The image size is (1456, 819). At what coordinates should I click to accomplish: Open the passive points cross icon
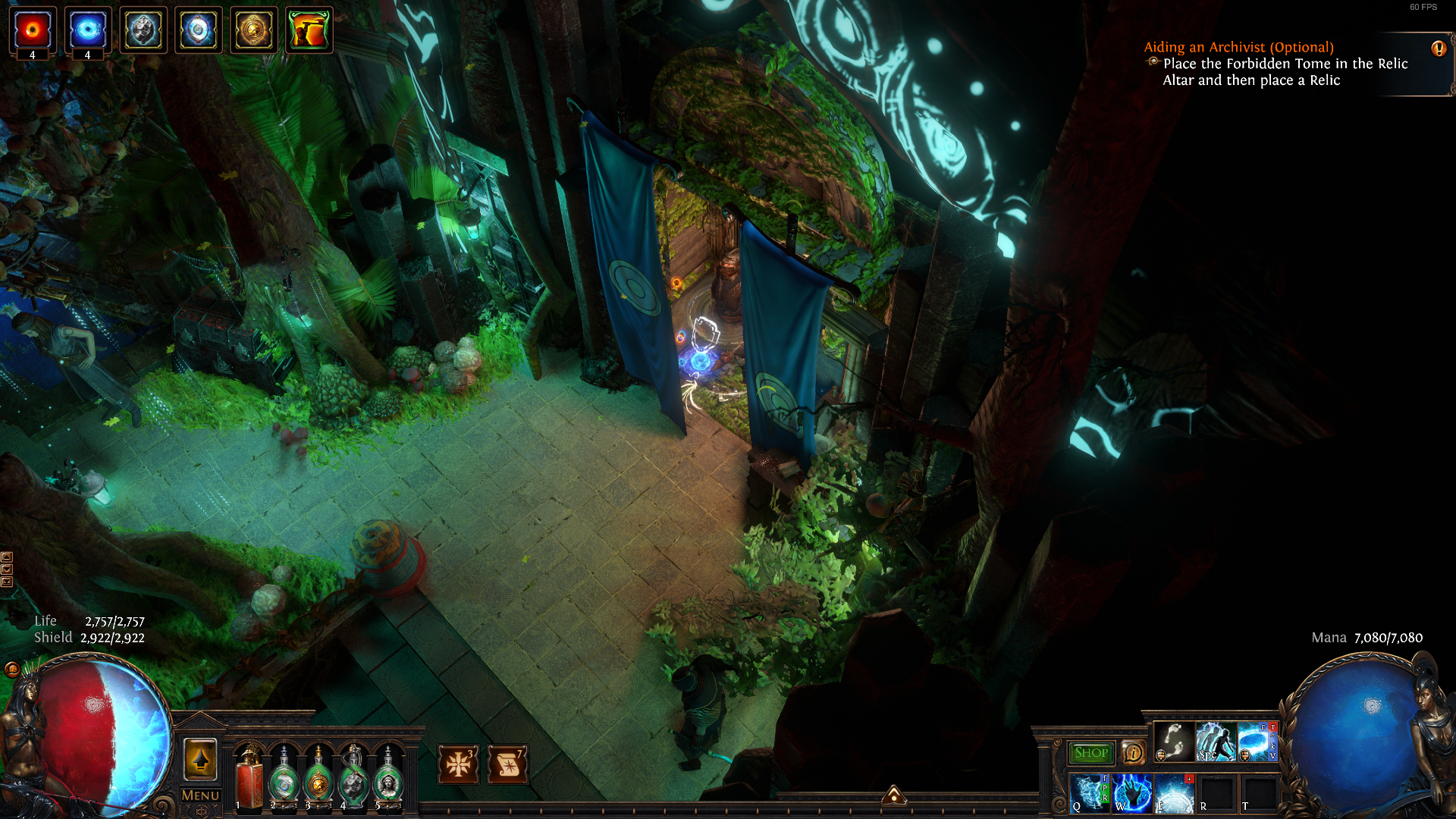click(x=458, y=764)
